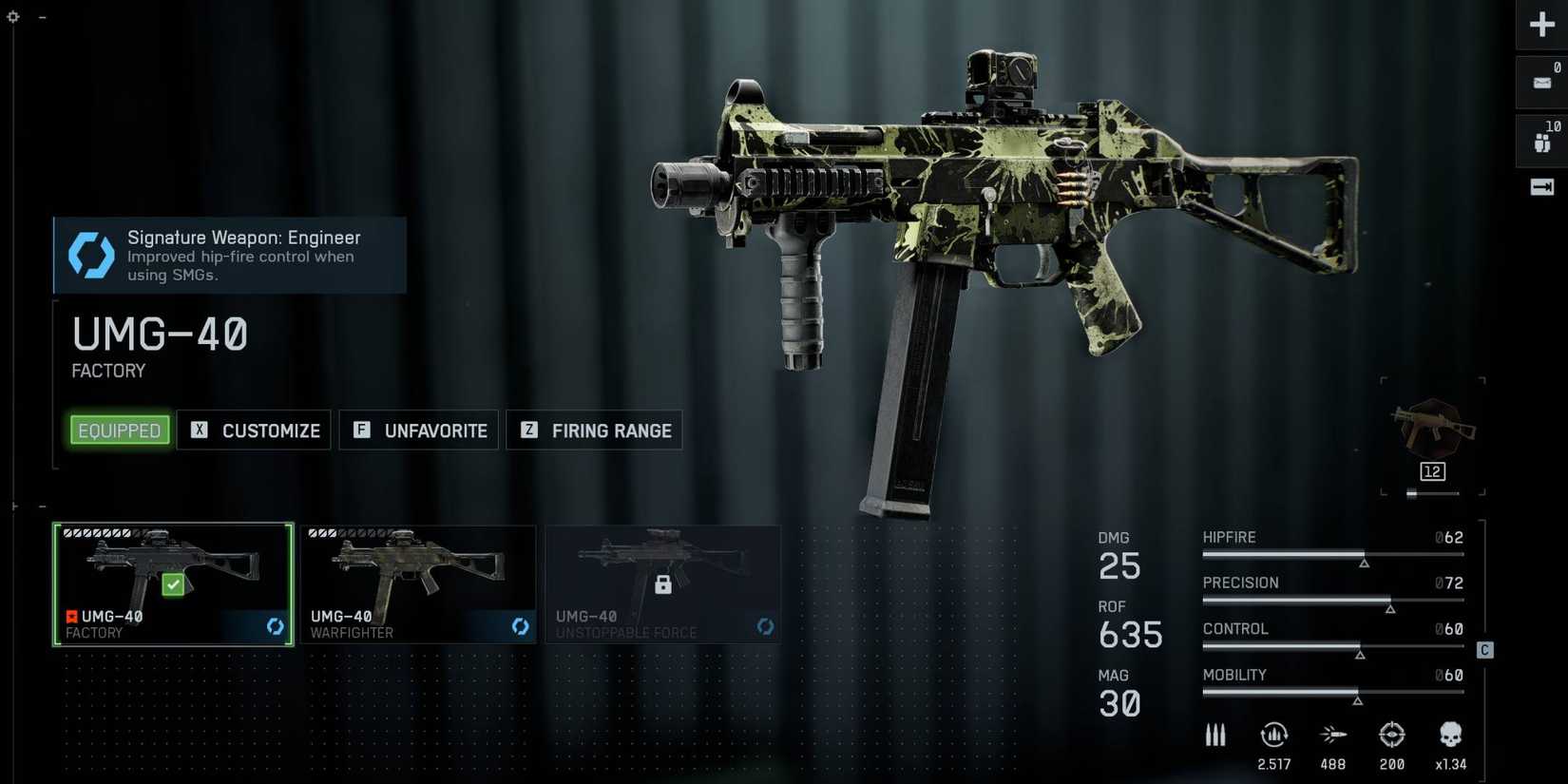
Task: Click the range reticle icon showing 200
Action: tap(1392, 734)
